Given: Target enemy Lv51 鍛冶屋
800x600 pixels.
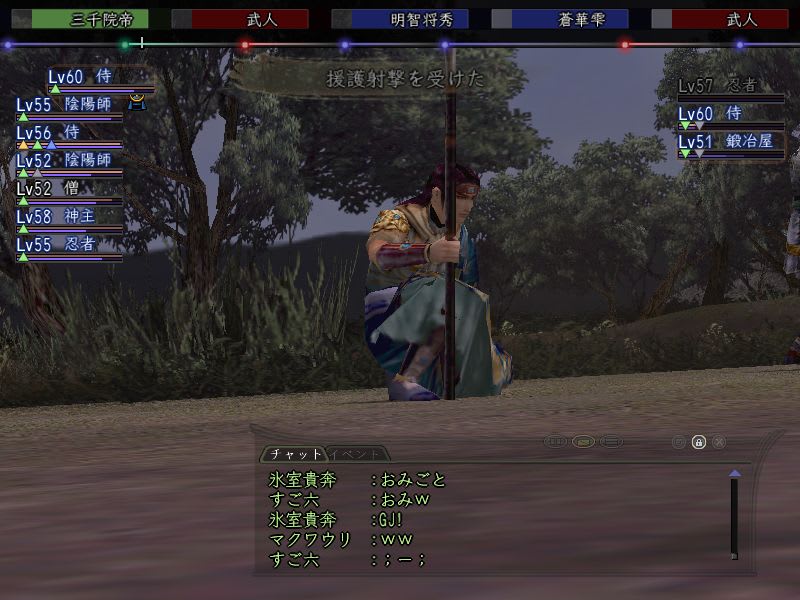Looking at the screenshot, I should click(727, 143).
